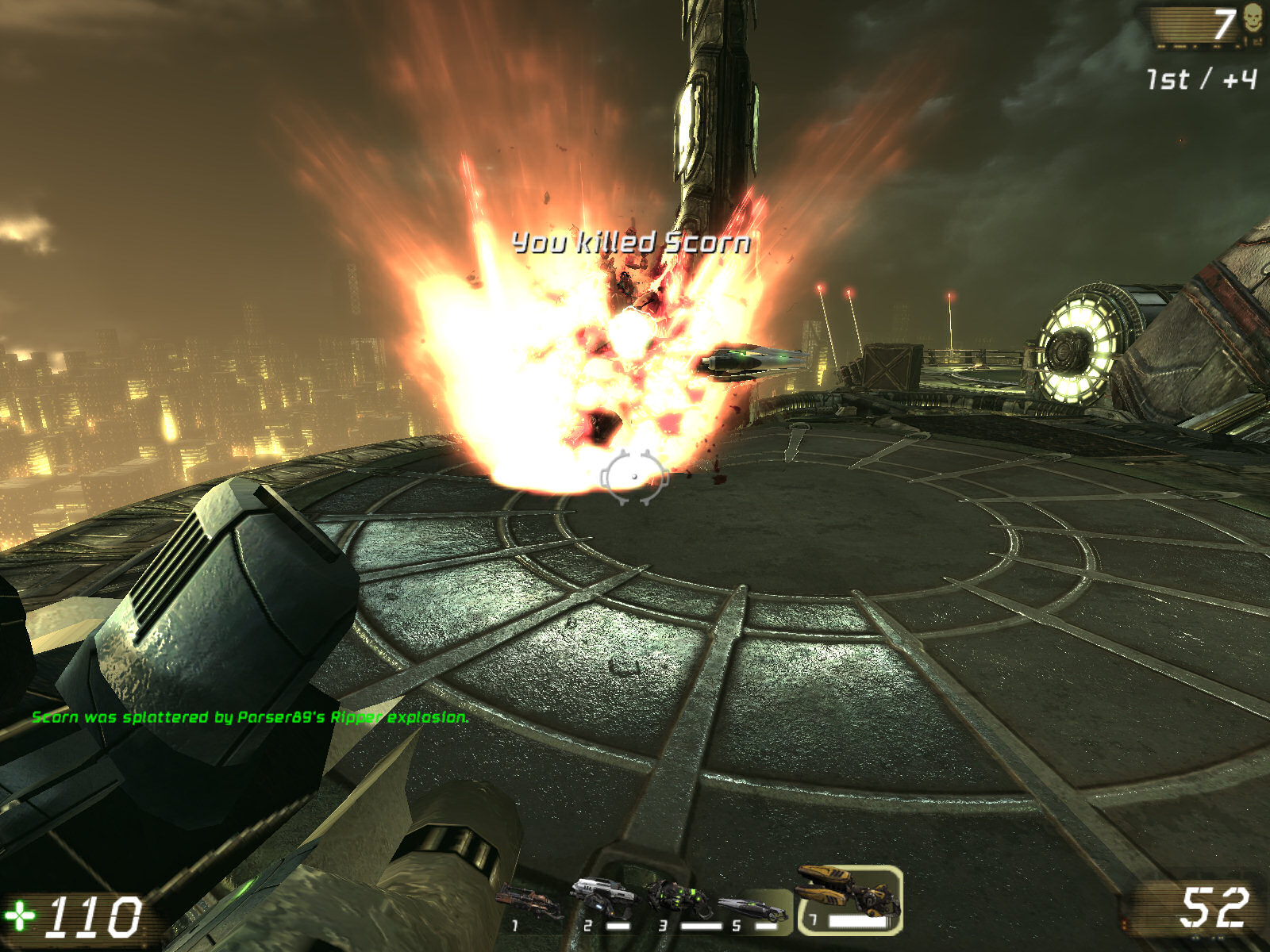Expand the weapon bar at screen bottom
This screenshot has height=952, width=1270.
click(698, 900)
